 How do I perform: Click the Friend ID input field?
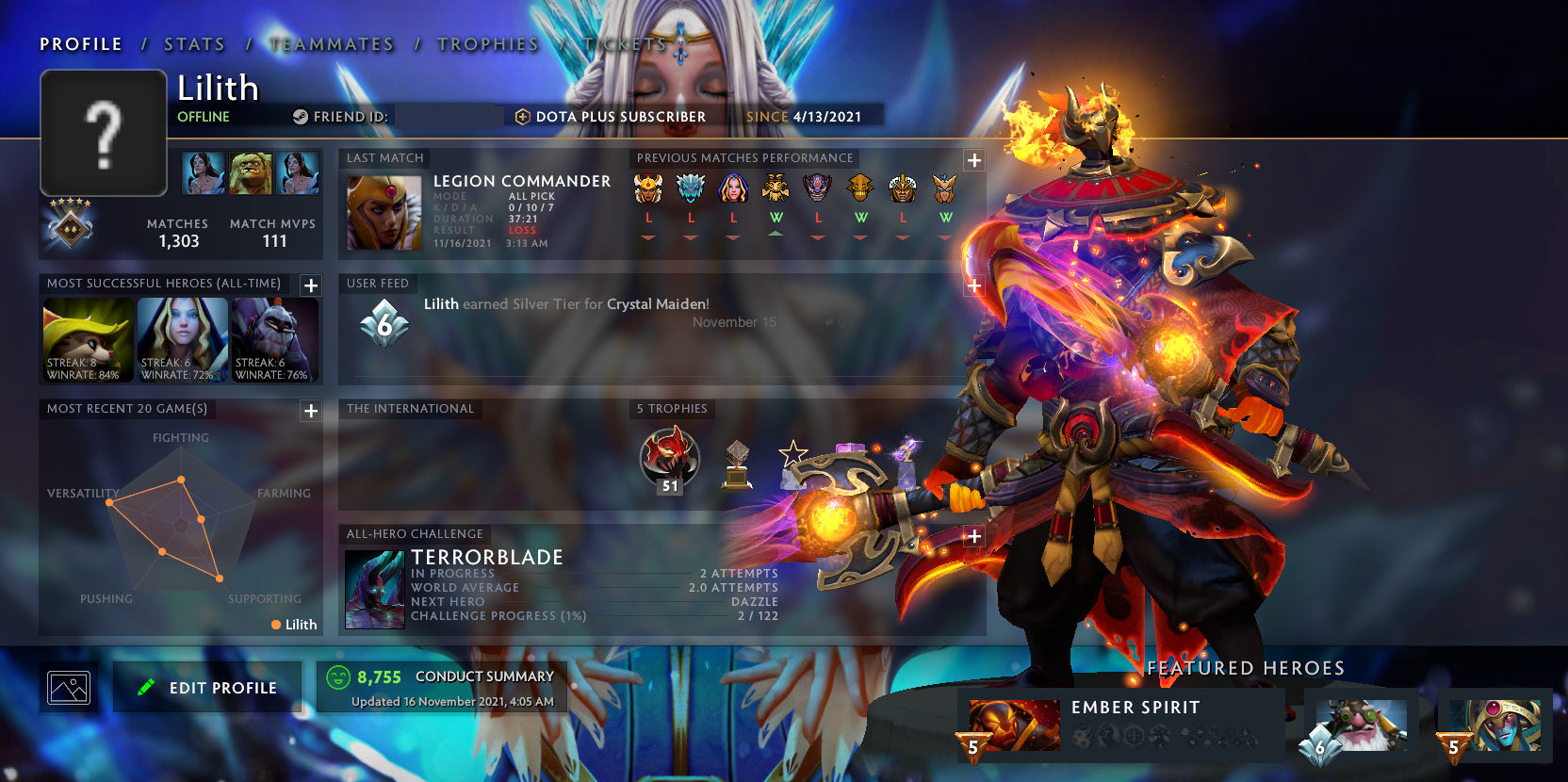(x=449, y=117)
